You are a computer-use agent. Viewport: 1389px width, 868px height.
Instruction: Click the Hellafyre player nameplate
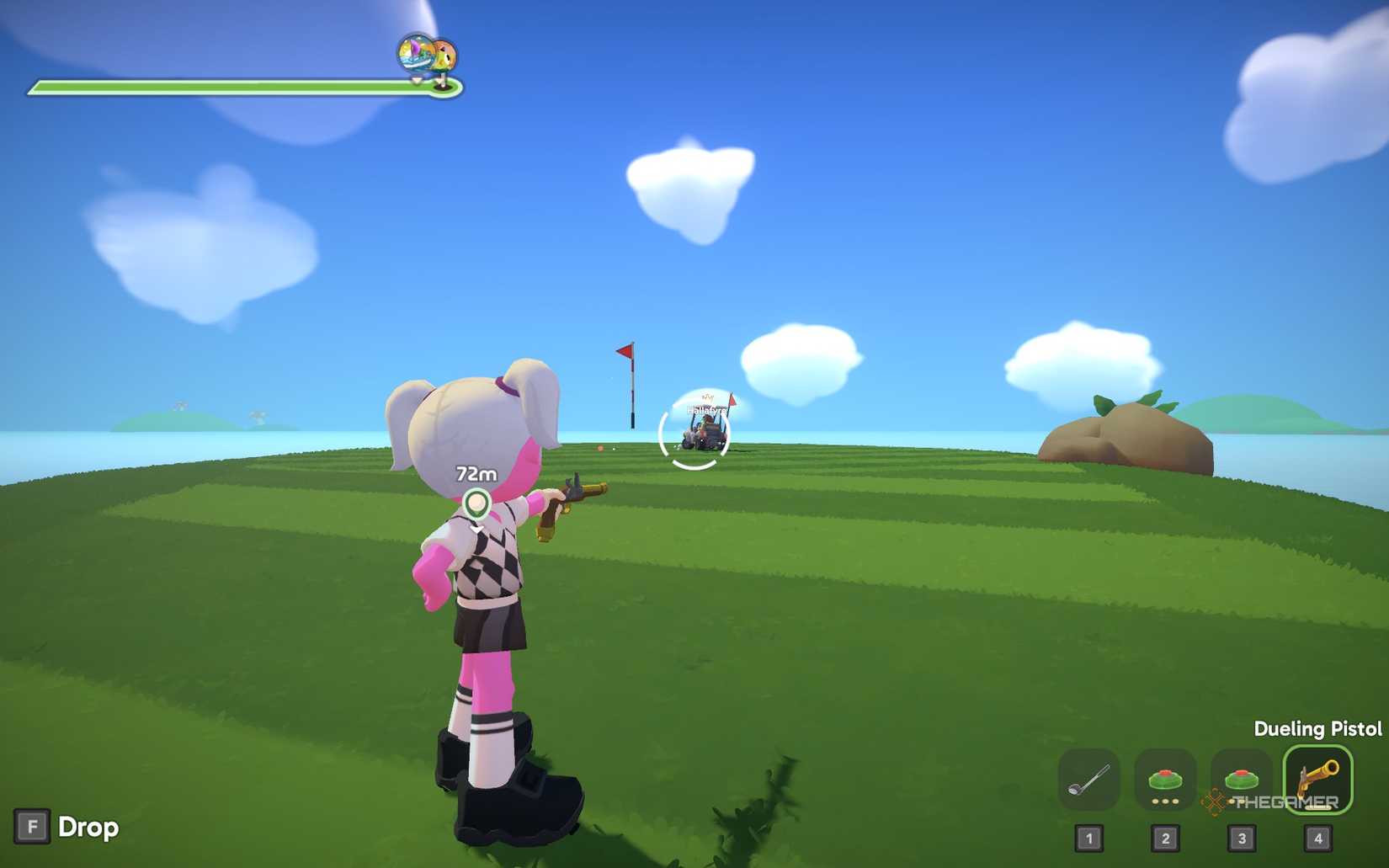(x=707, y=411)
